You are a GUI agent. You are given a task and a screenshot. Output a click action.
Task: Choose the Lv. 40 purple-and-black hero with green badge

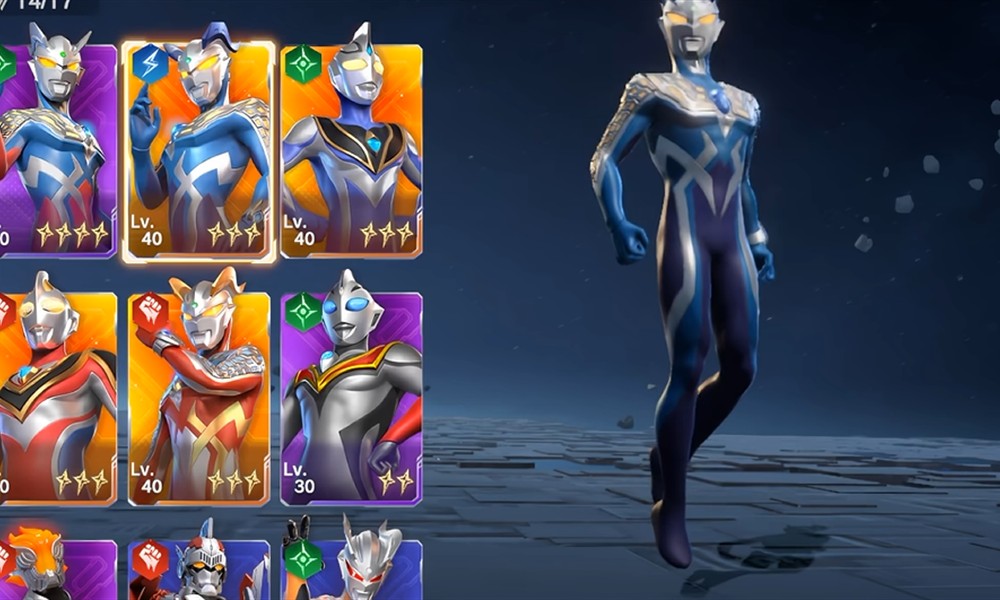tap(351, 152)
